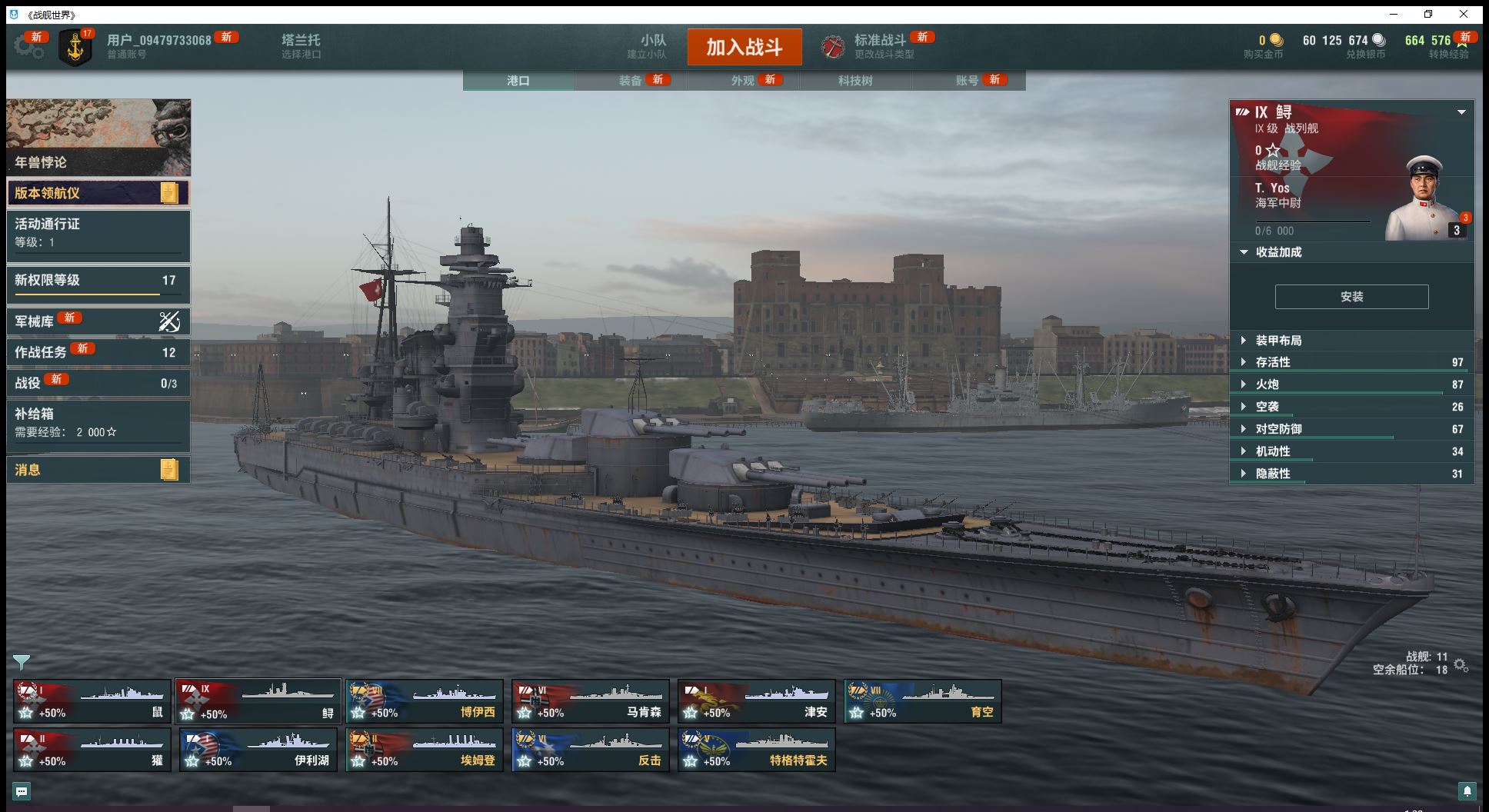Create a division with 小队
The width and height of the screenshot is (1489, 812).
click(x=652, y=46)
